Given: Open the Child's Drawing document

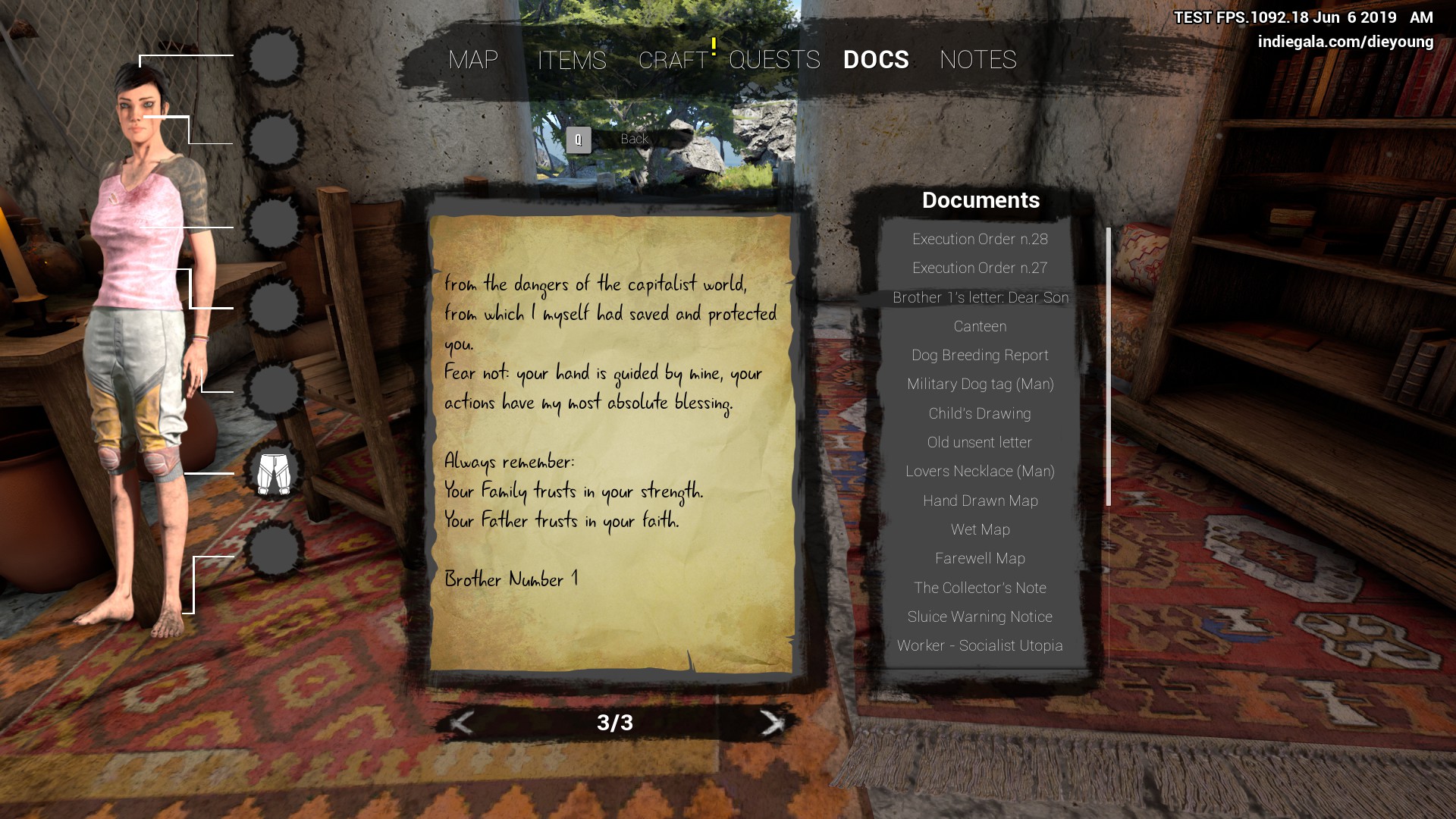Looking at the screenshot, I should (980, 414).
